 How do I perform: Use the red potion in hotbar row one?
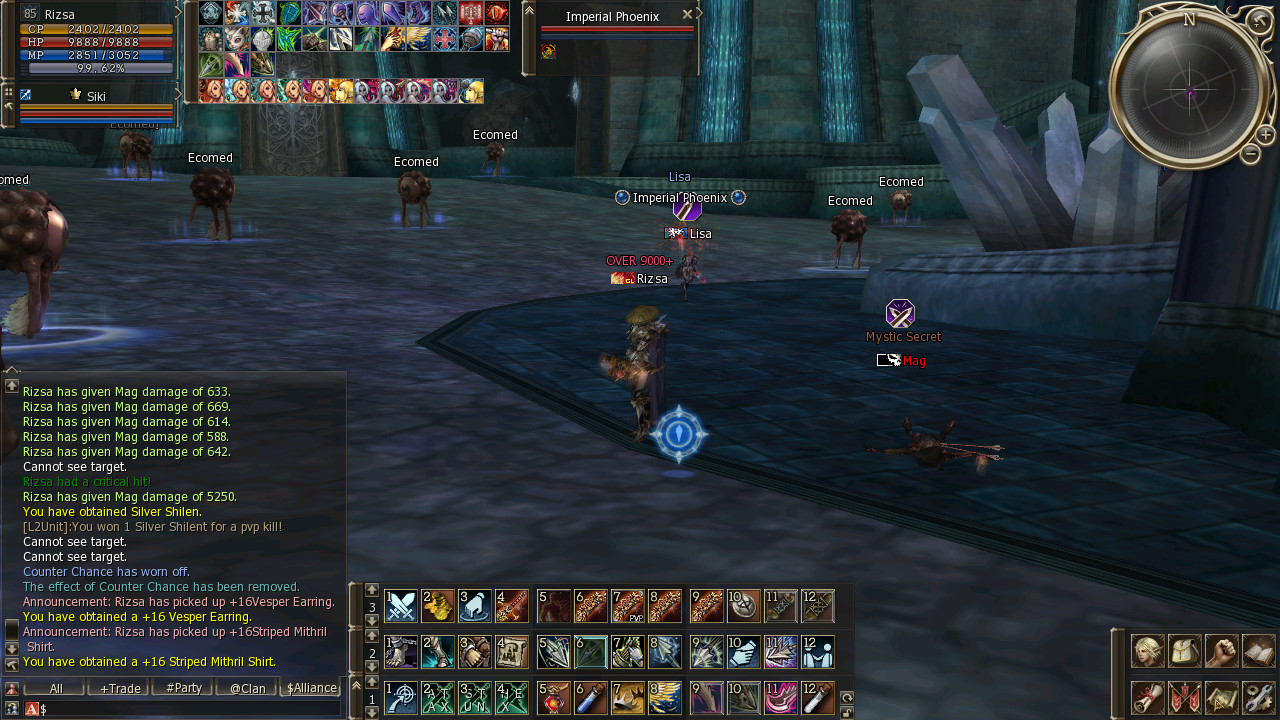pyautogui.click(x=554, y=697)
